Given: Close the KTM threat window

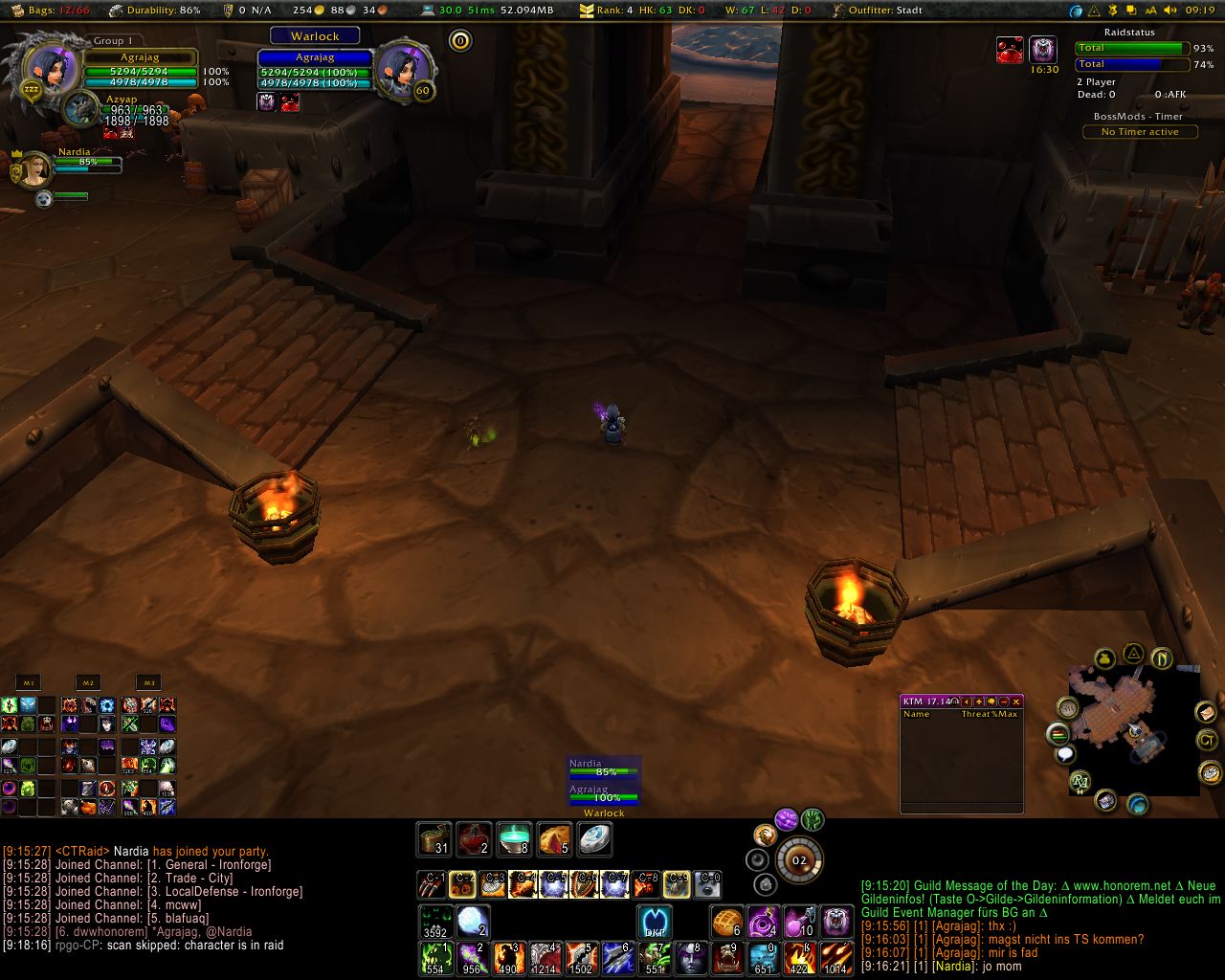Looking at the screenshot, I should (x=1016, y=702).
